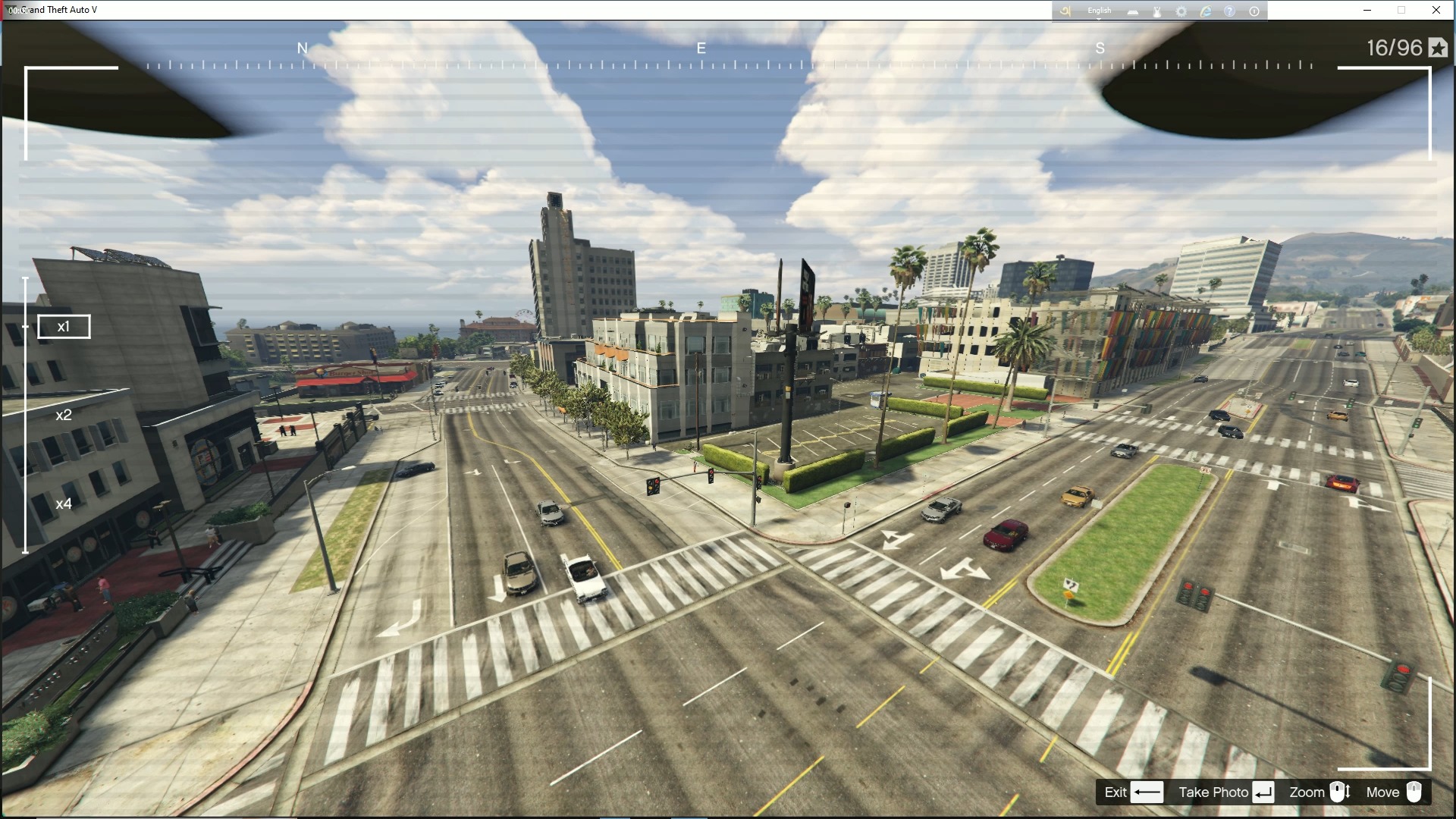Click the question mark help icon
This screenshot has width=1456, height=819.
(x=1229, y=11)
